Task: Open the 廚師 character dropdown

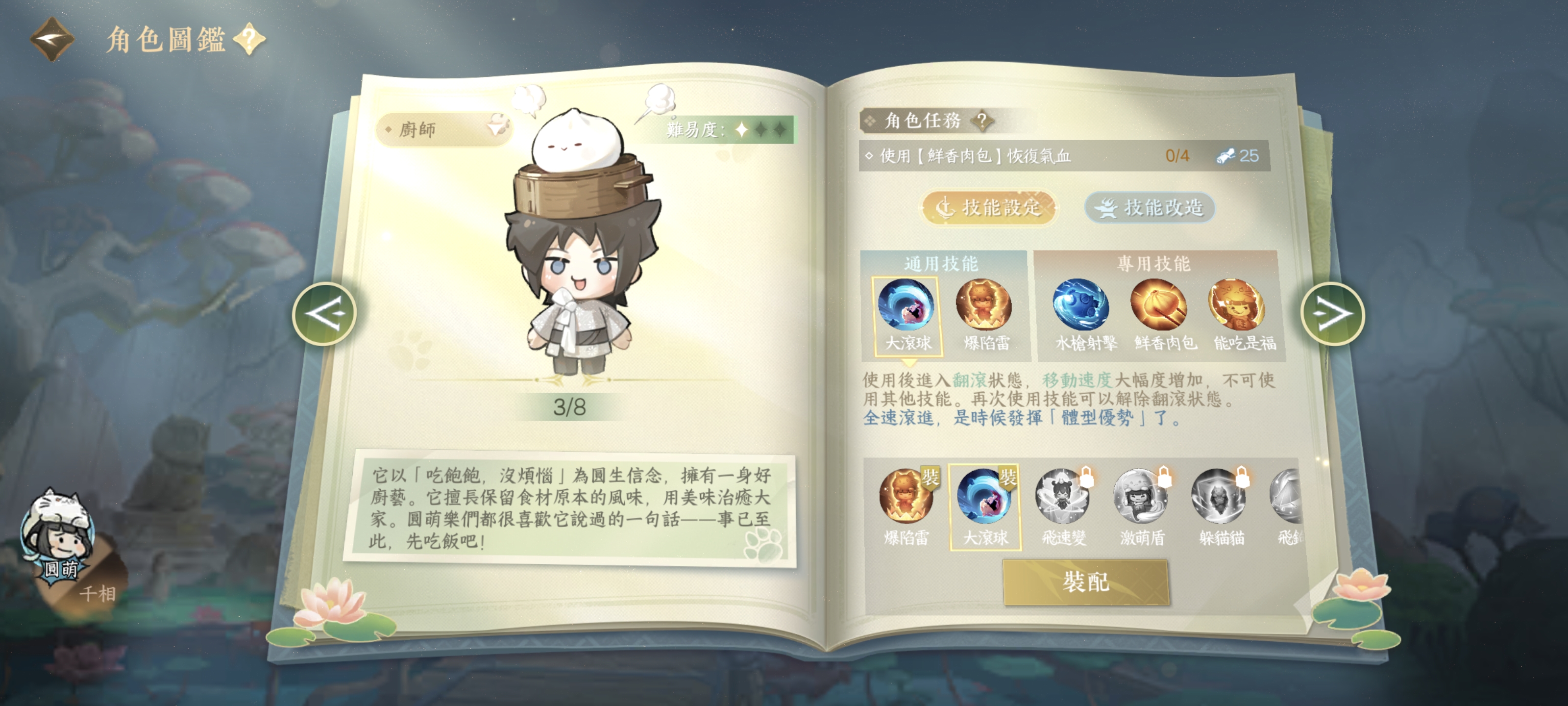Action: (444, 129)
